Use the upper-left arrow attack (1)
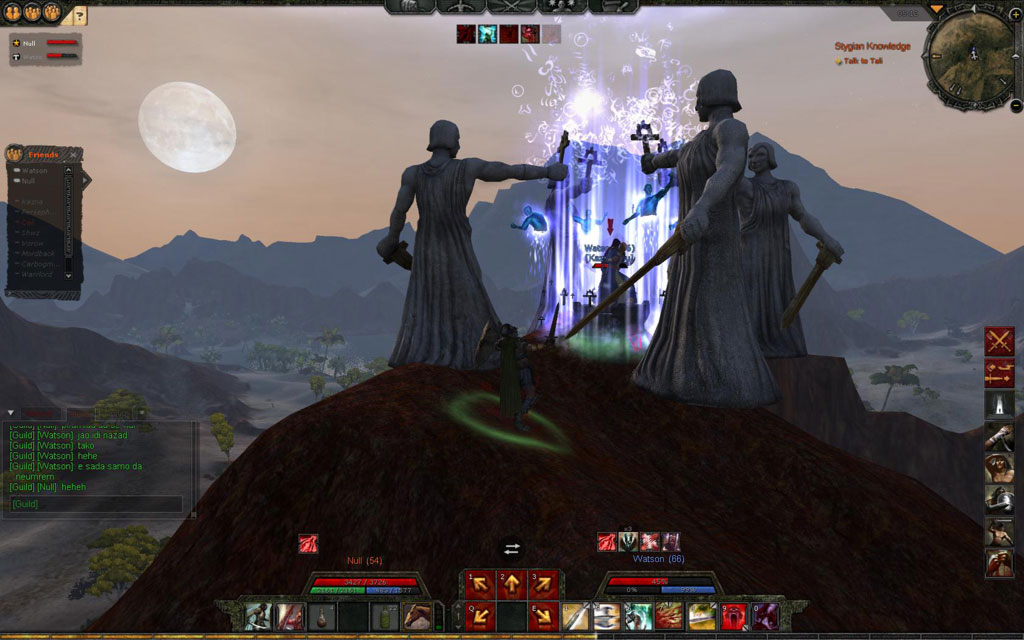Screen dimensions: 1024x640 [481, 585]
